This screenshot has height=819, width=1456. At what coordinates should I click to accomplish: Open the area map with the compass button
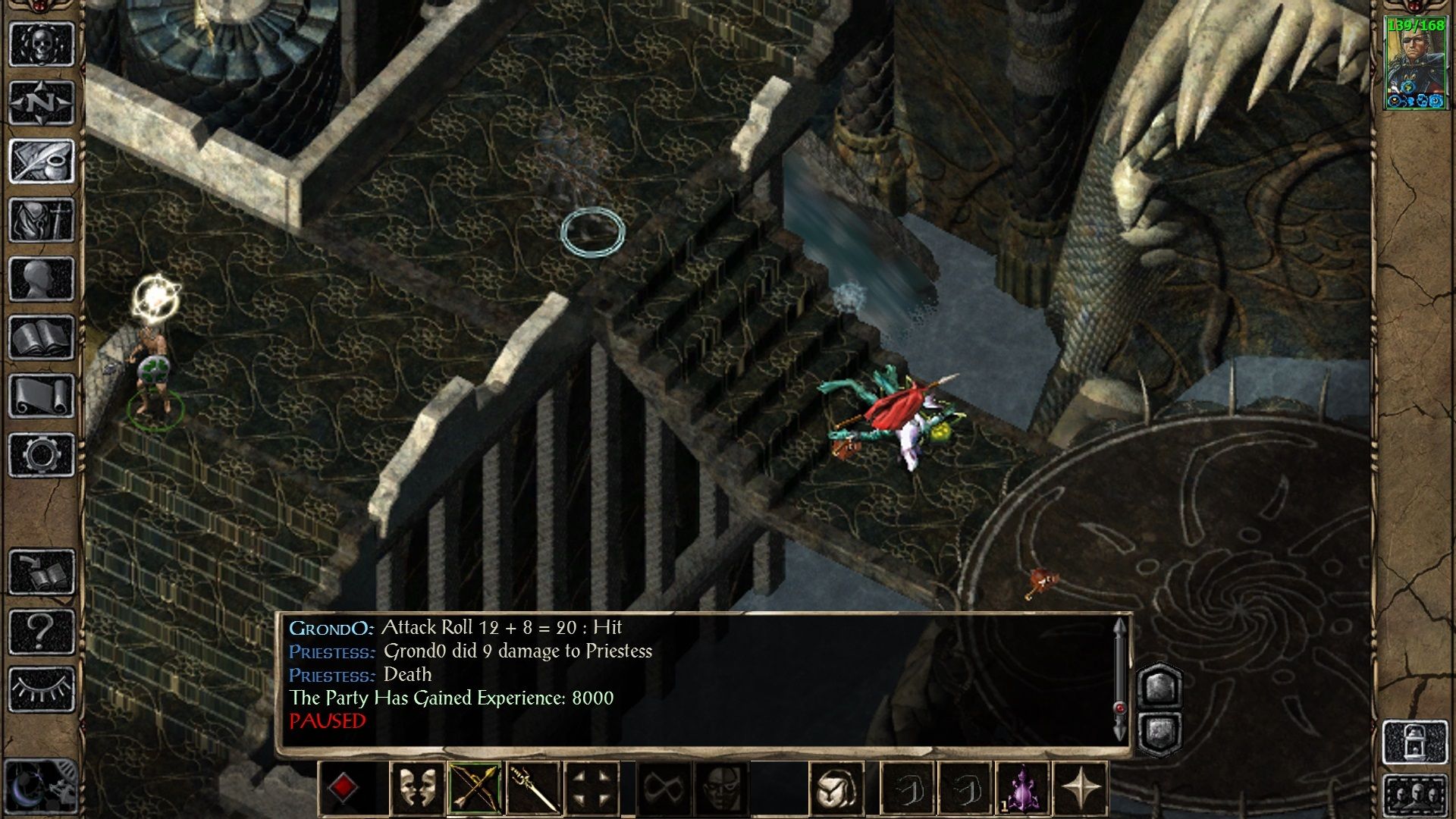point(42,102)
